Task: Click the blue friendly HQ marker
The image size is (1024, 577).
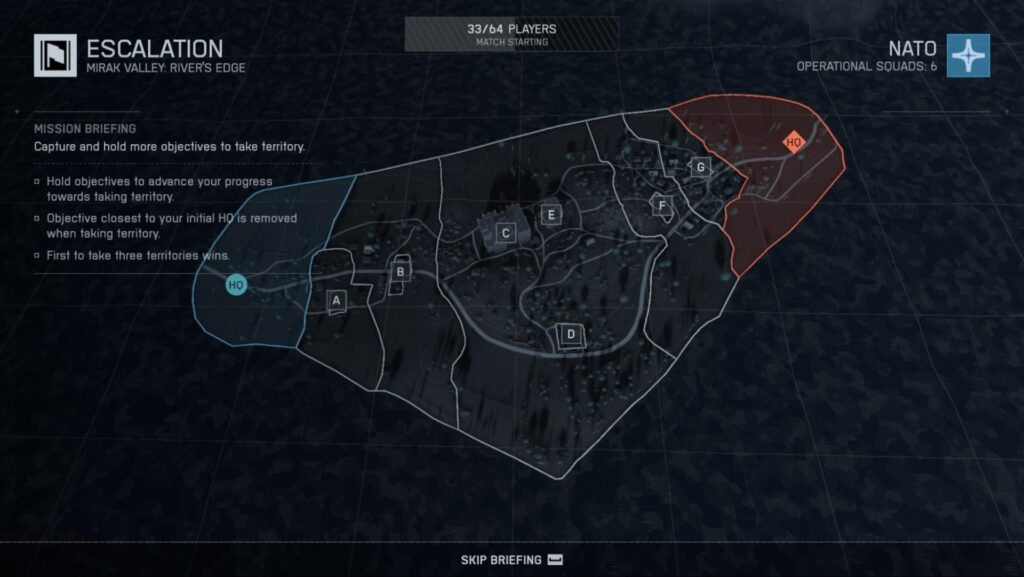Action: (x=236, y=285)
